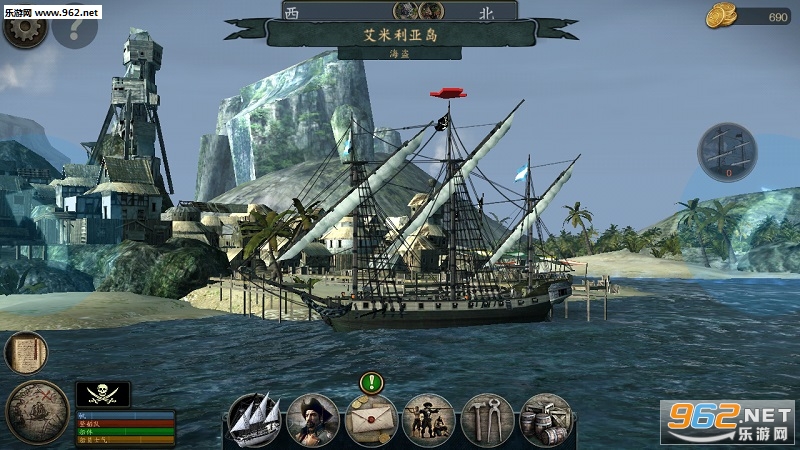Open the parchment journal icon
The image size is (800, 450).
click(x=25, y=353)
